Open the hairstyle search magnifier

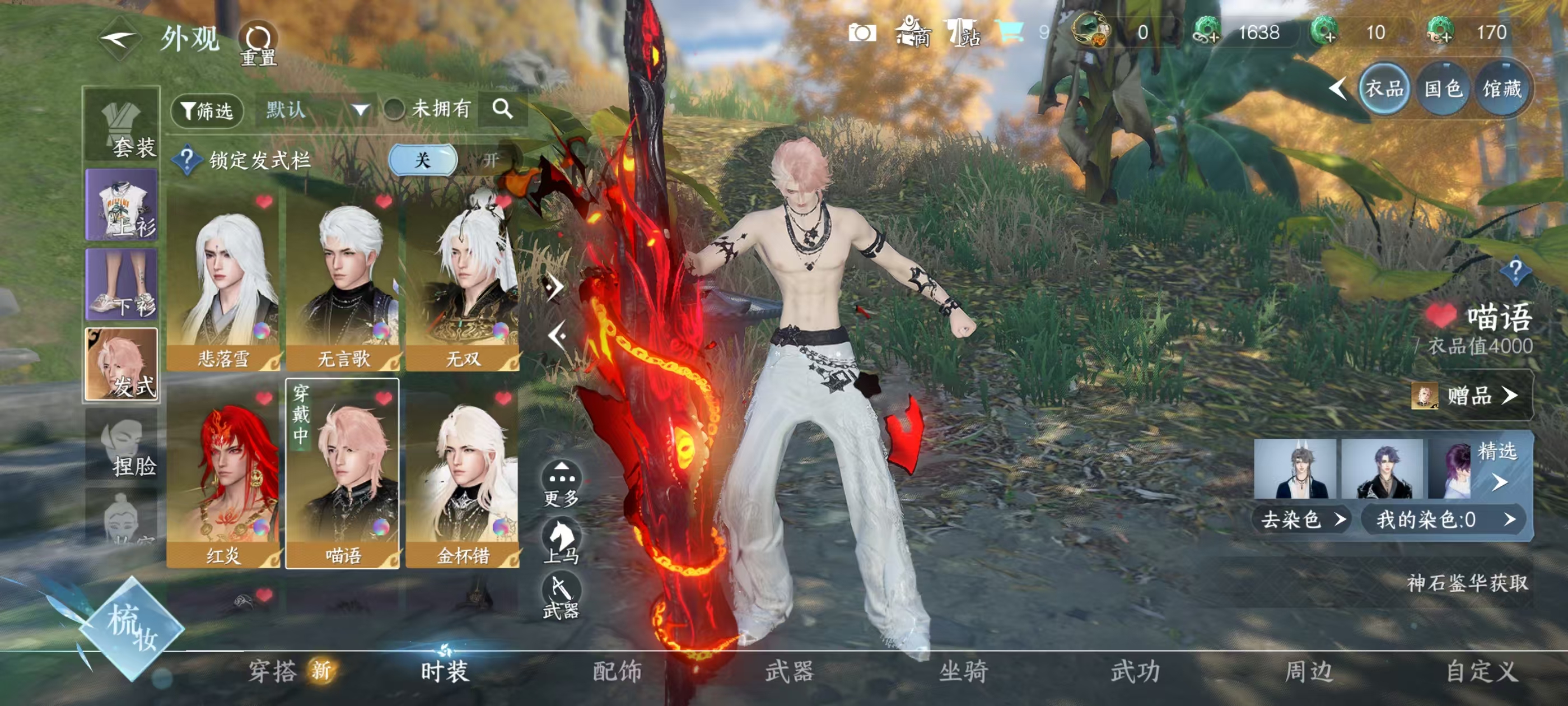click(x=502, y=109)
